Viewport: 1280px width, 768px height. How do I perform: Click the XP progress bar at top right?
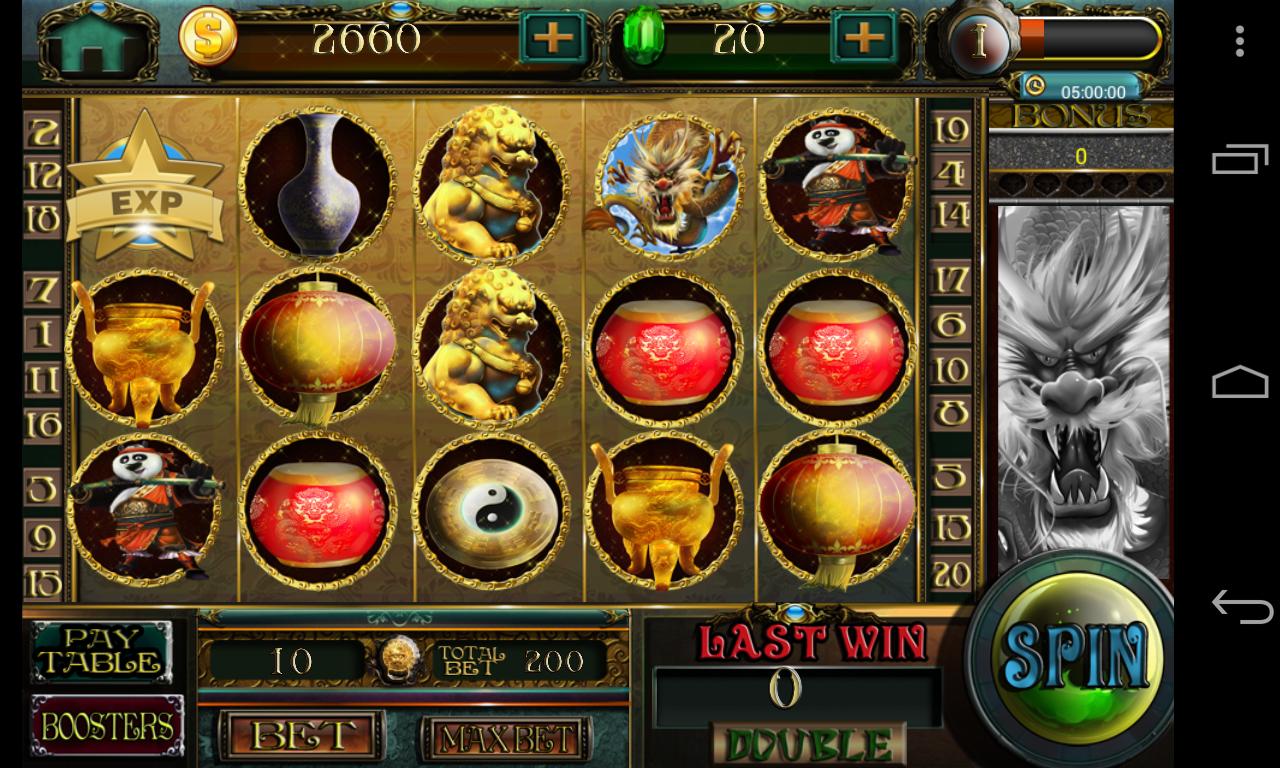tap(1090, 40)
